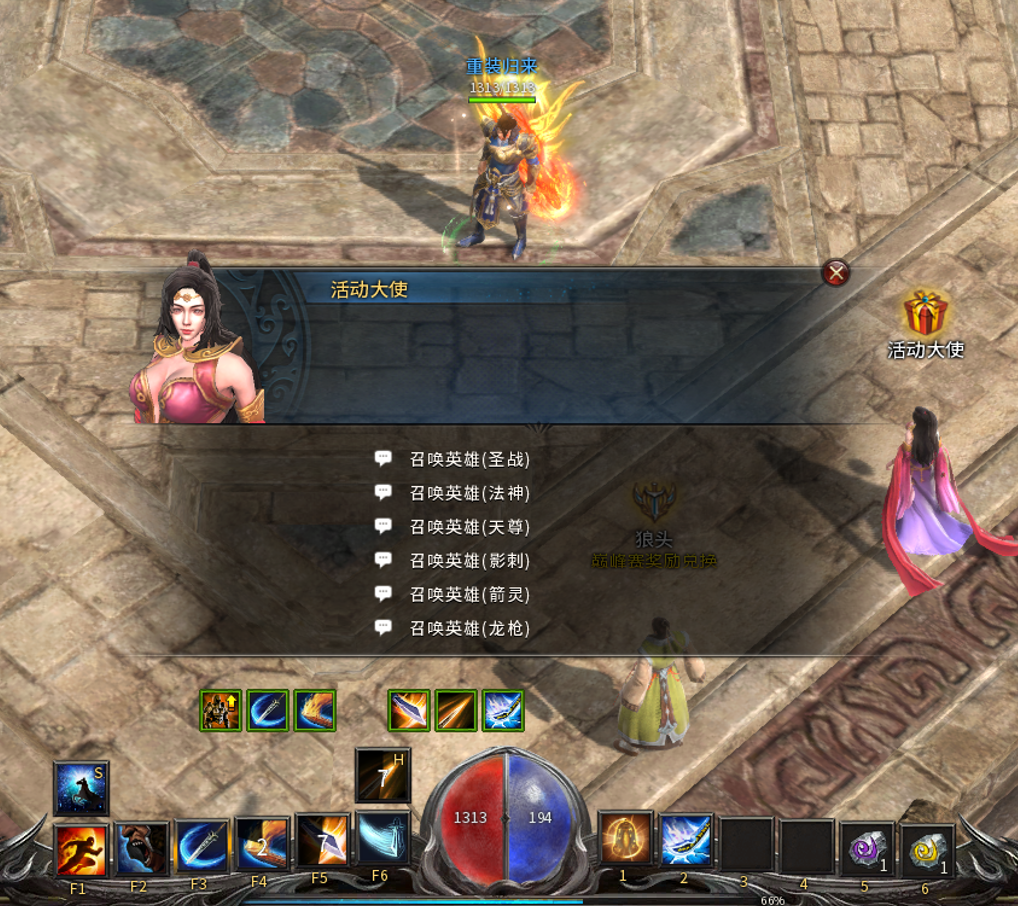This screenshot has width=1018, height=906.
Task: Open the 活动大使 gift box icon
Action: 925,314
